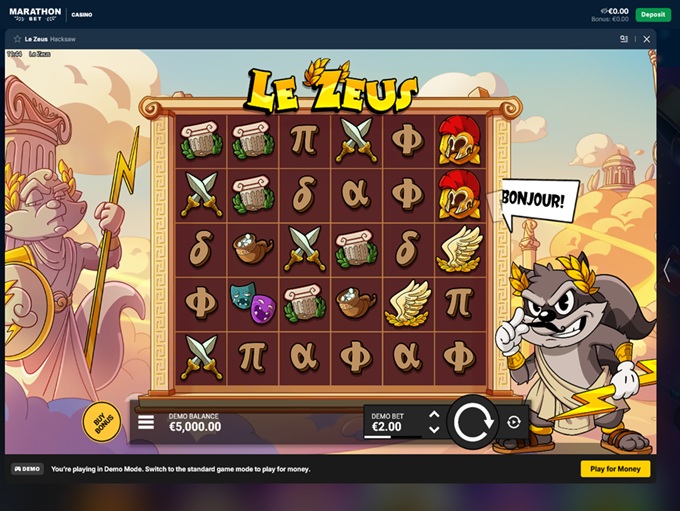
Task: Open the Buy Bonus menu
Action: [99, 421]
